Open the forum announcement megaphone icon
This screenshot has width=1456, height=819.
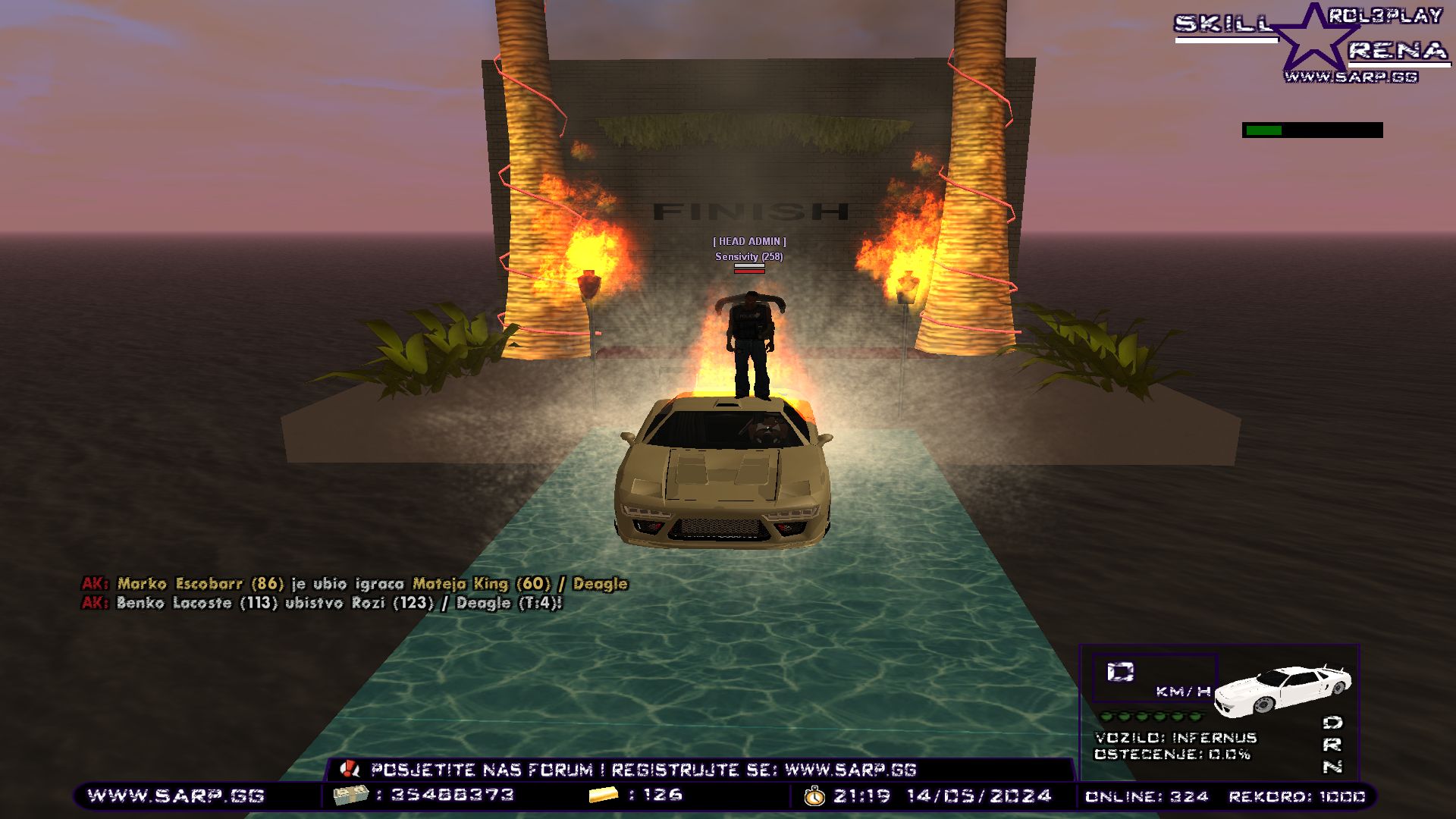coord(350,770)
